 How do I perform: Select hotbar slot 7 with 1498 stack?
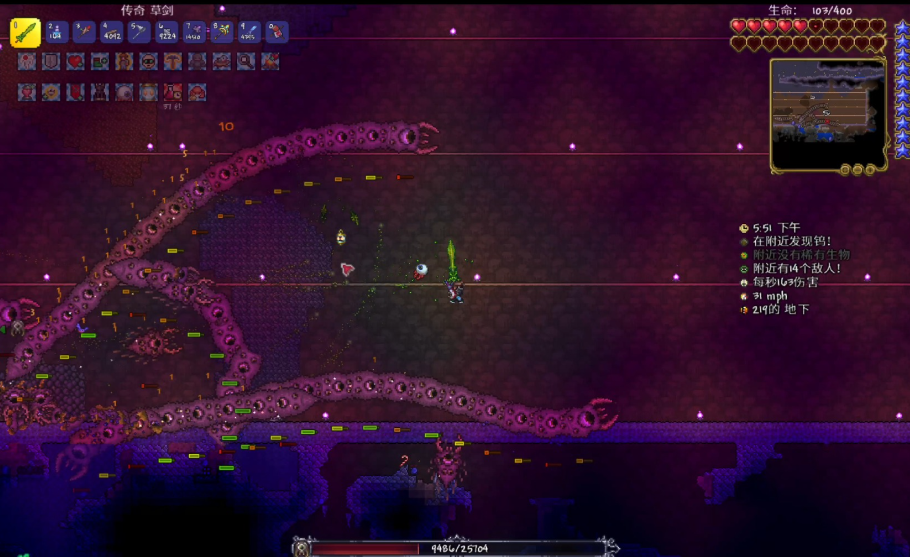click(x=194, y=33)
